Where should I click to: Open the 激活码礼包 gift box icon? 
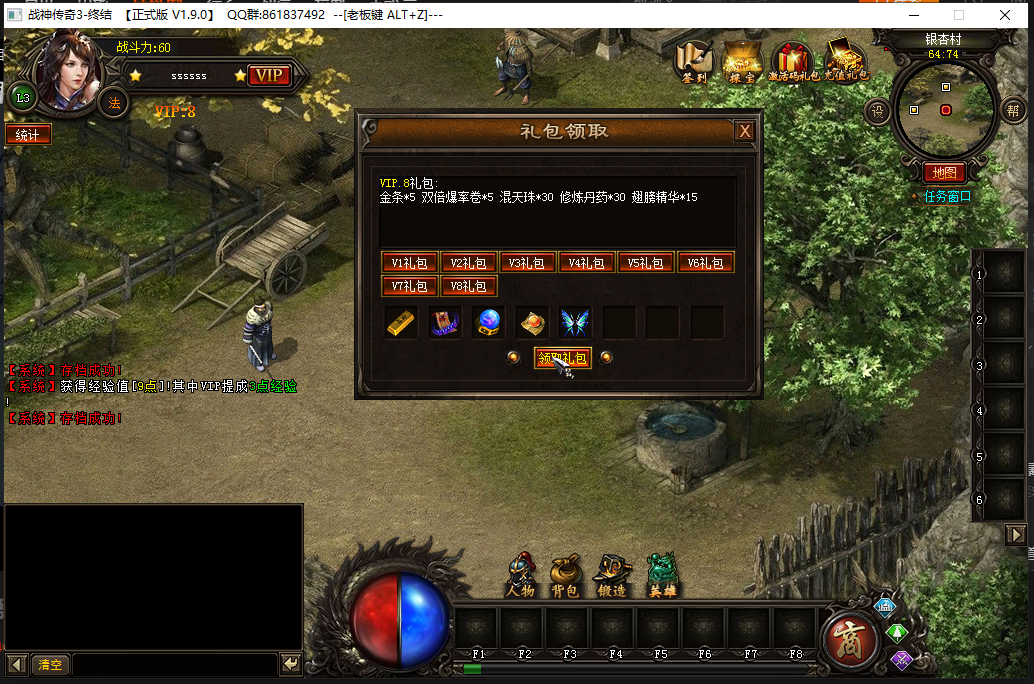pyautogui.click(x=793, y=60)
